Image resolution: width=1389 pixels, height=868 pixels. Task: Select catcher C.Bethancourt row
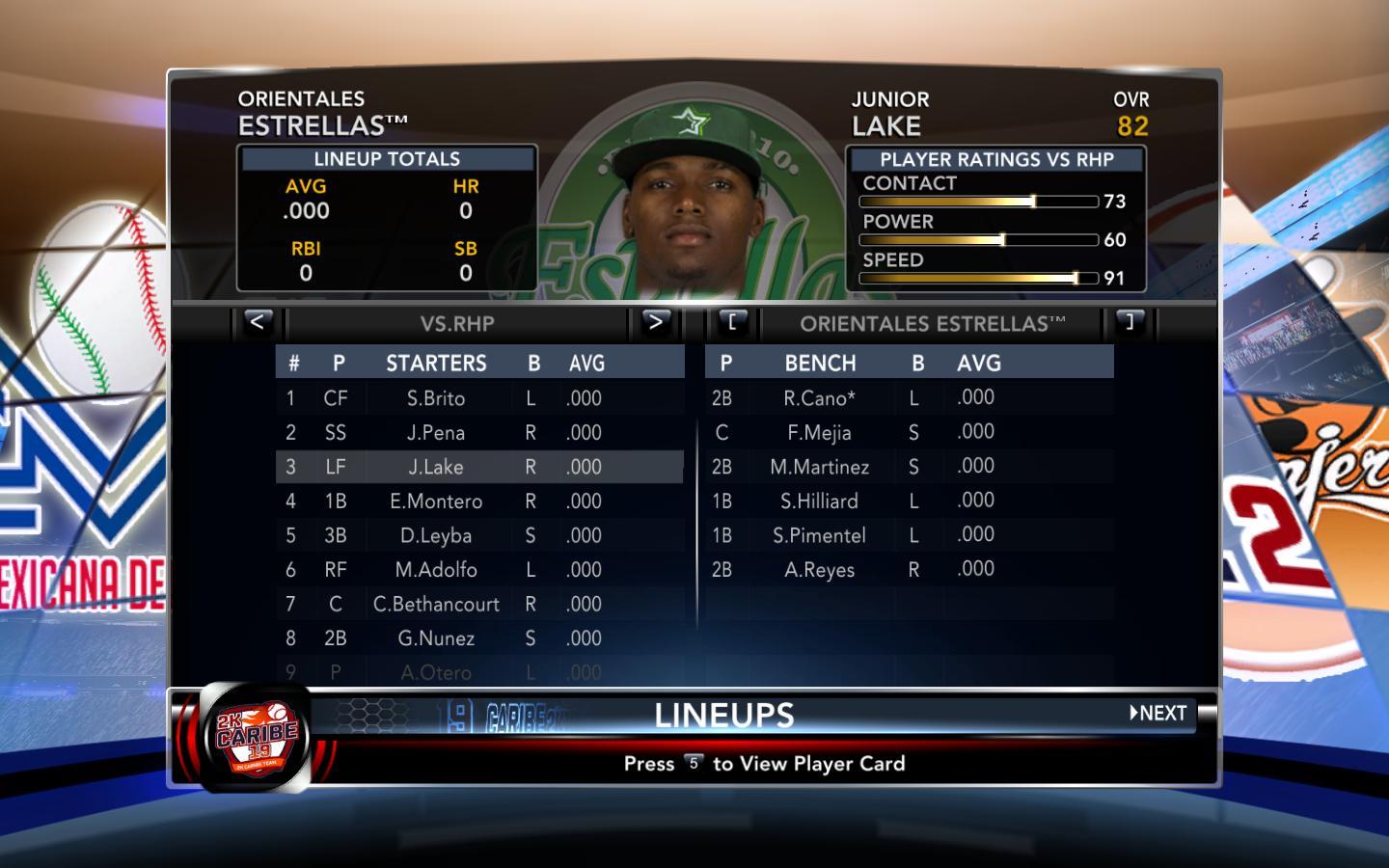point(436,605)
